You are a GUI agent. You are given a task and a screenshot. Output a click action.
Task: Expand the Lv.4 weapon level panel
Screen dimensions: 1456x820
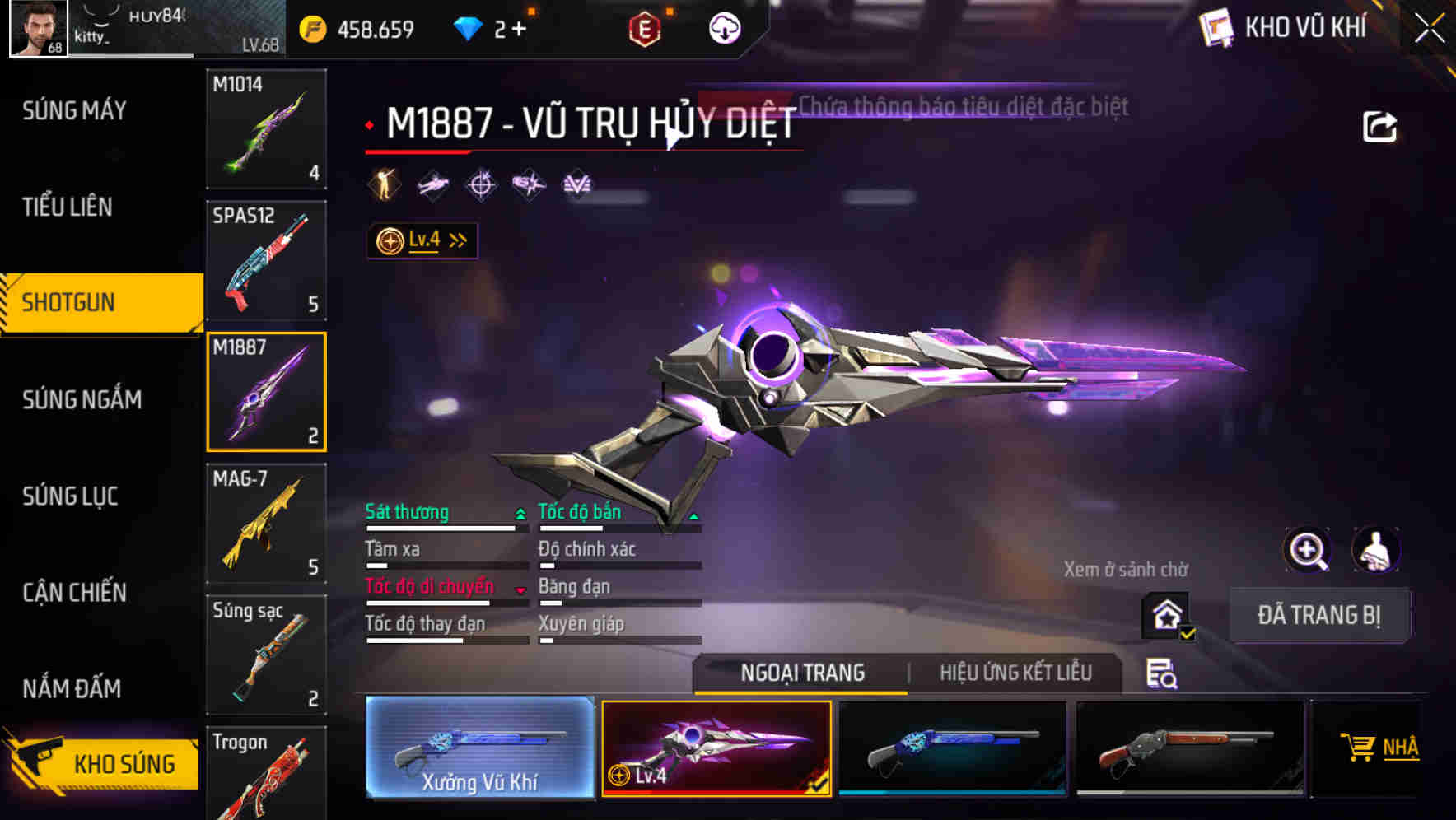[422, 240]
